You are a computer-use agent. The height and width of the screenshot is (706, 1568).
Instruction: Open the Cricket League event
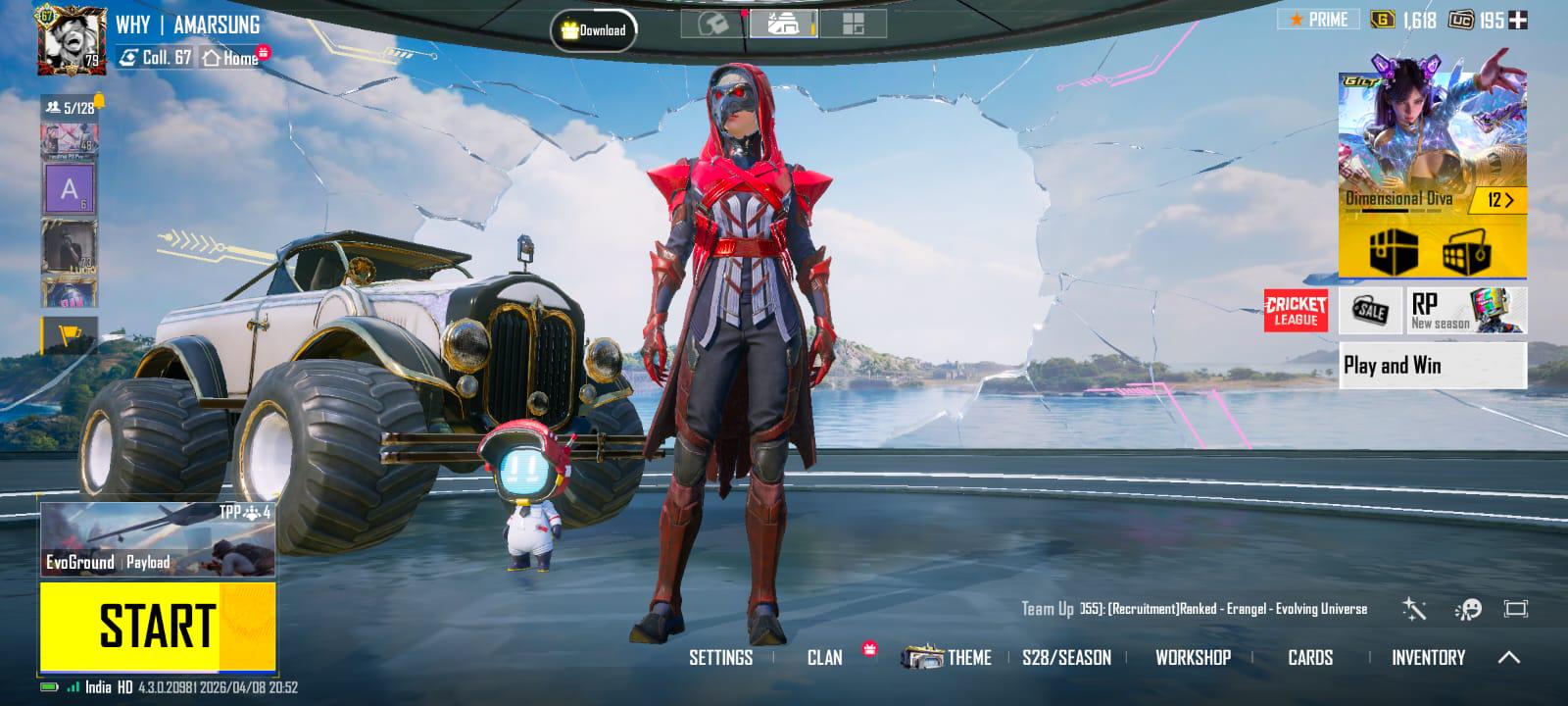[1296, 311]
